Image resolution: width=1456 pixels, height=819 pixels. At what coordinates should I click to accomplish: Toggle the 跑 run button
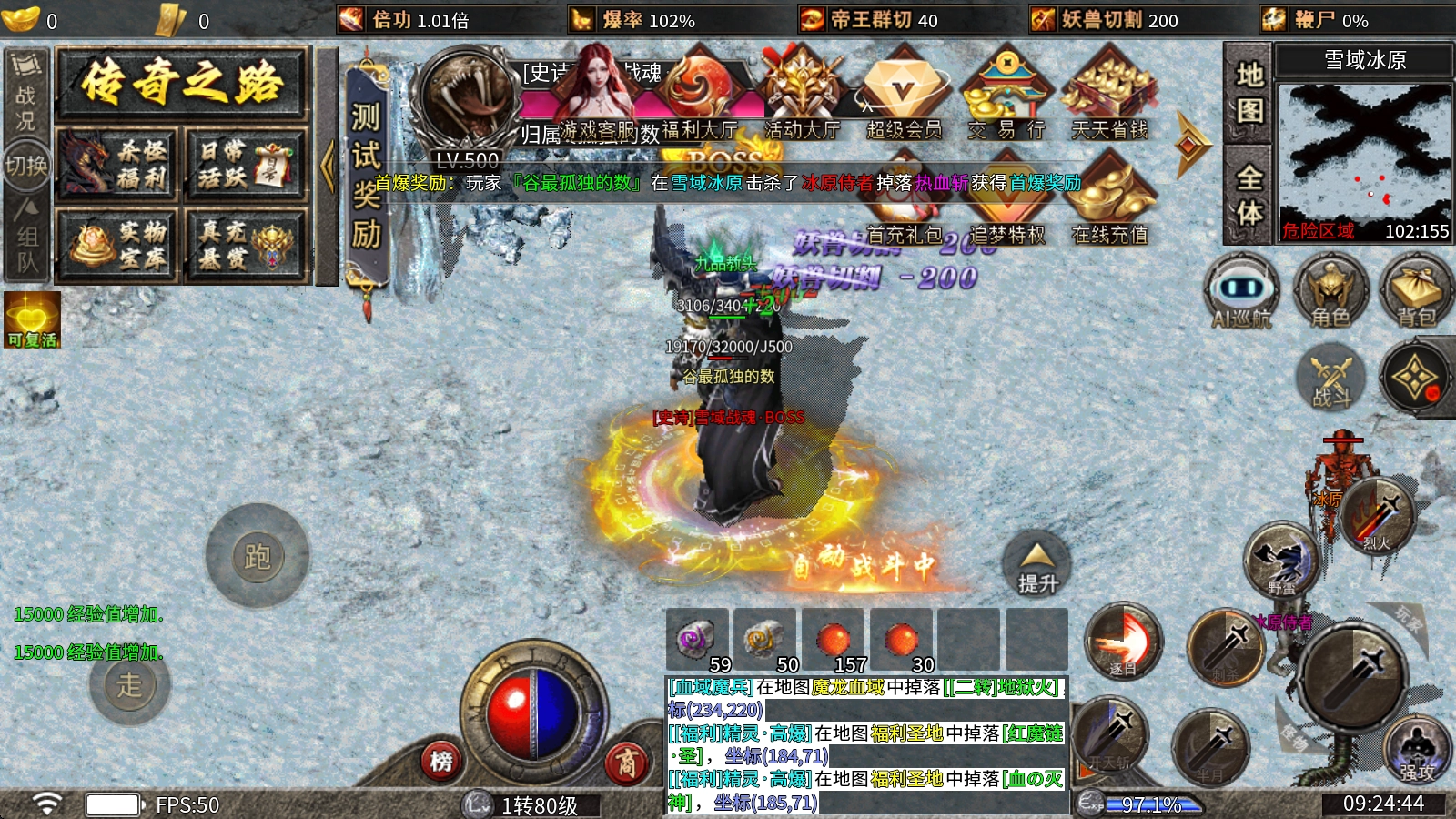258,556
